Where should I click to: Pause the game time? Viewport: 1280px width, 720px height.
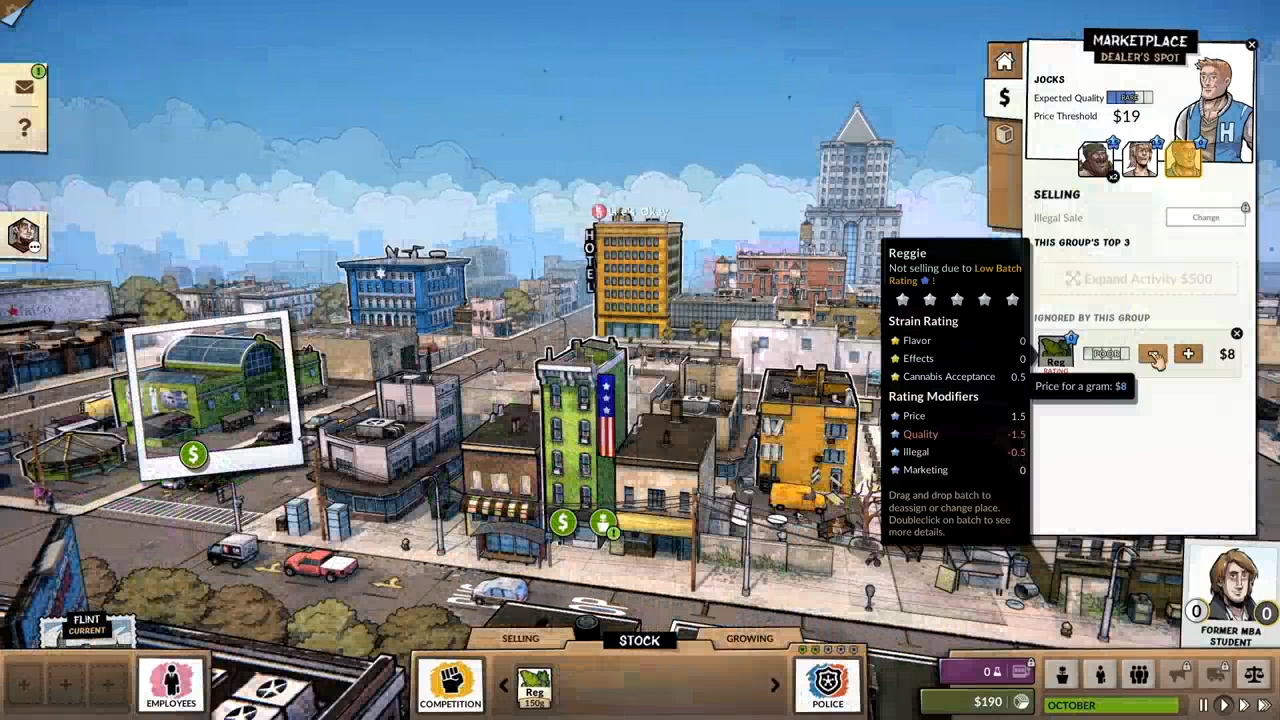[x=1203, y=706]
